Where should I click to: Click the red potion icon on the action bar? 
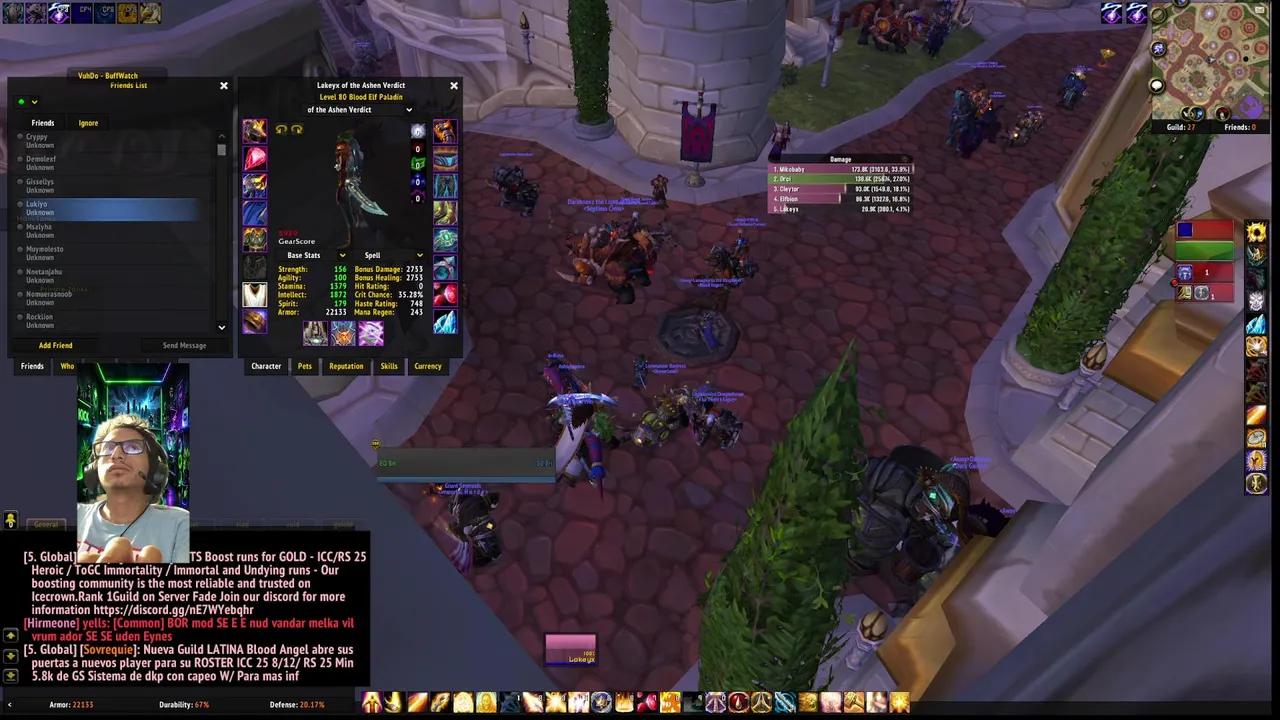coord(646,704)
